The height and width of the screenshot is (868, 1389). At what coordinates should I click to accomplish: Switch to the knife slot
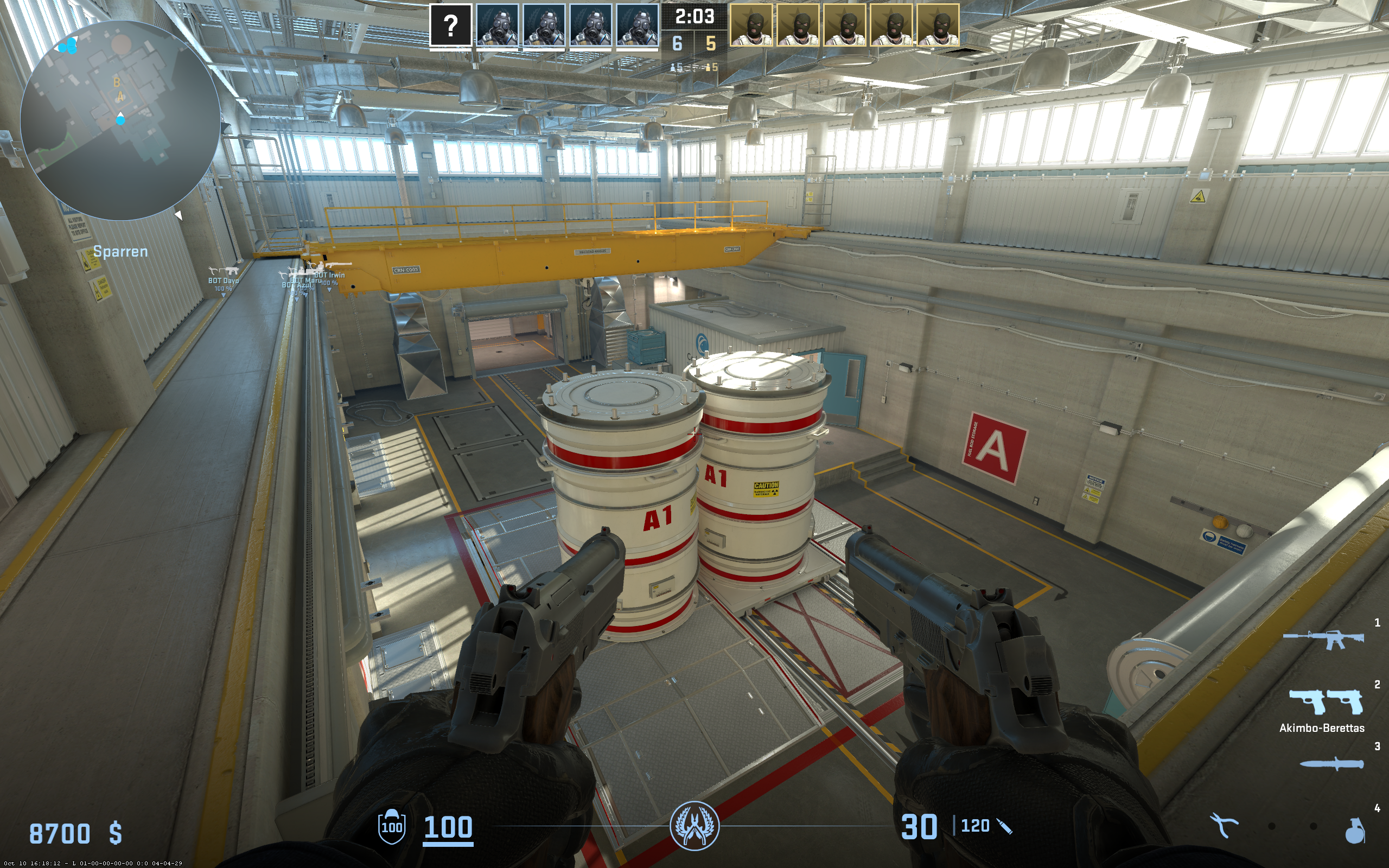pos(1331,764)
